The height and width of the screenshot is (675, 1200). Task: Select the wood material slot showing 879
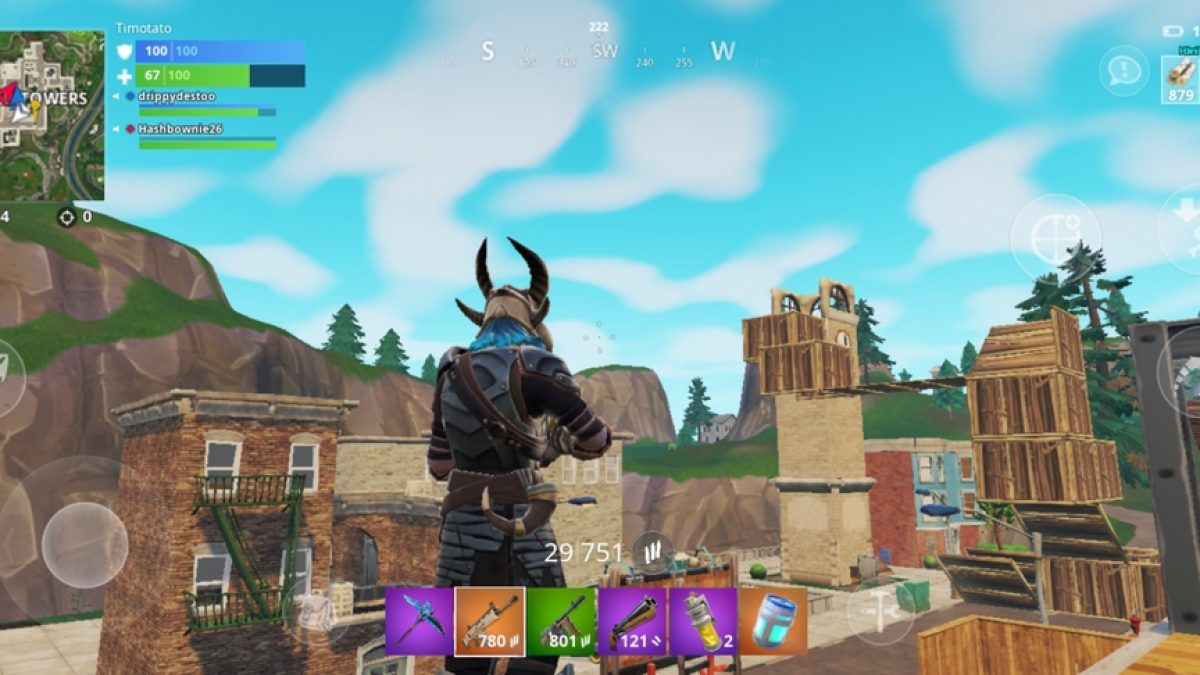pos(1181,78)
